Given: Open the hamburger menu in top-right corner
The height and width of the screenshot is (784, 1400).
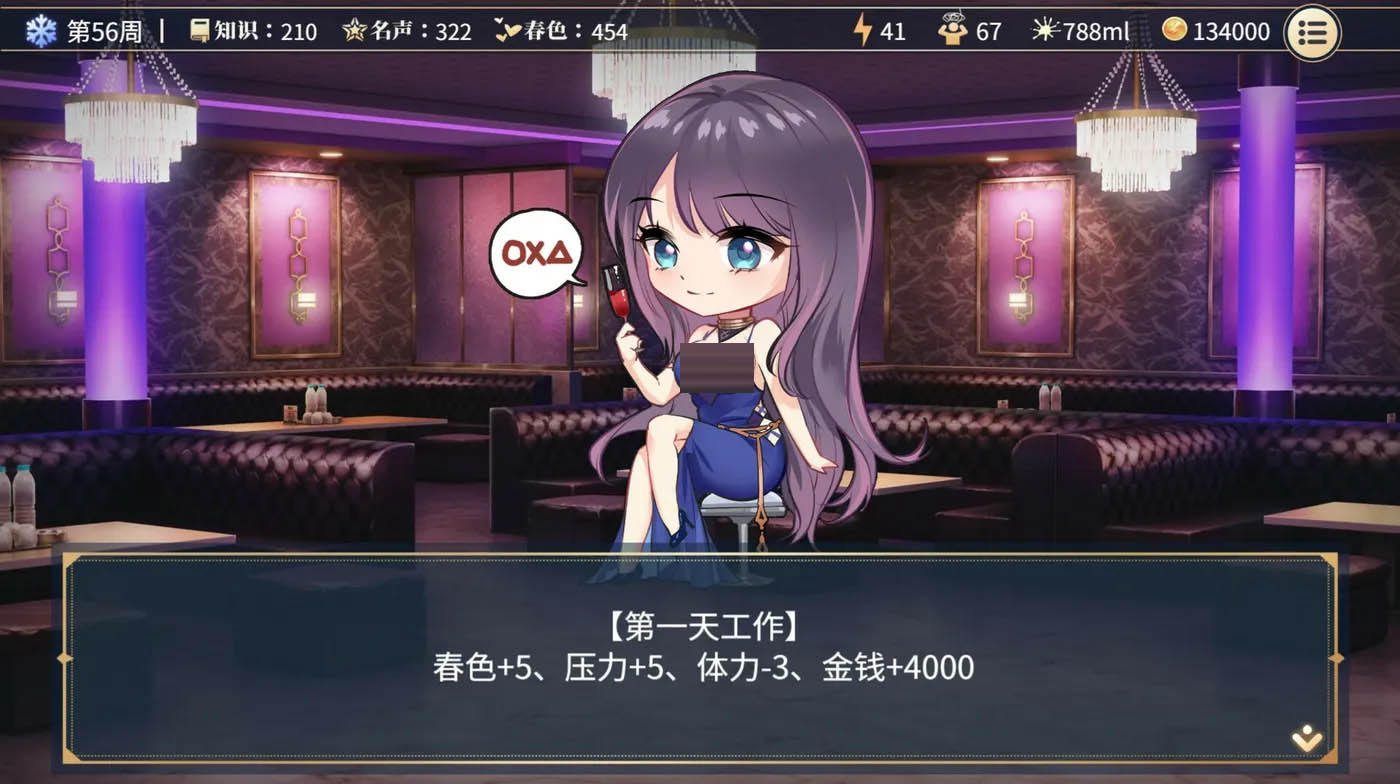Looking at the screenshot, I should (x=1313, y=33).
